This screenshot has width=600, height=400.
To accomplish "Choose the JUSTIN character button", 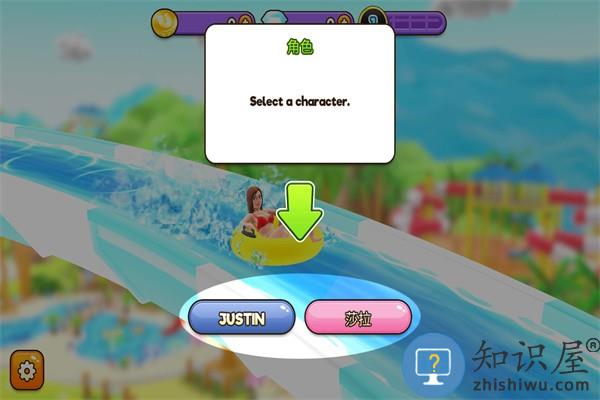I will [x=242, y=318].
